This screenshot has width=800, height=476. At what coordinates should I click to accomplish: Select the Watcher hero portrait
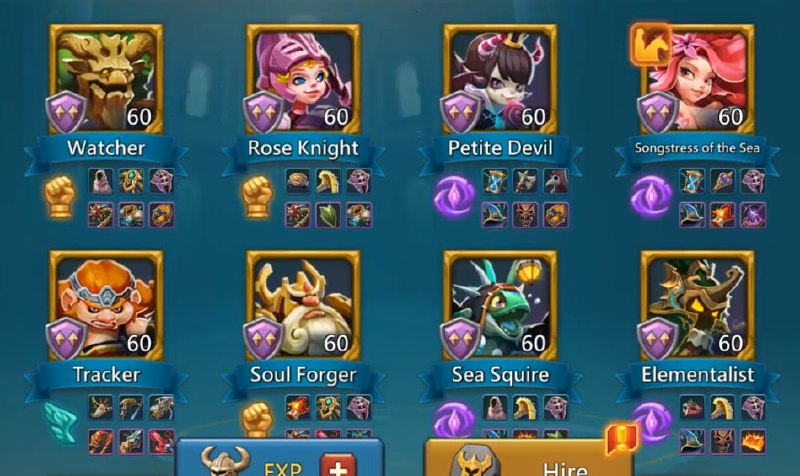[106, 75]
